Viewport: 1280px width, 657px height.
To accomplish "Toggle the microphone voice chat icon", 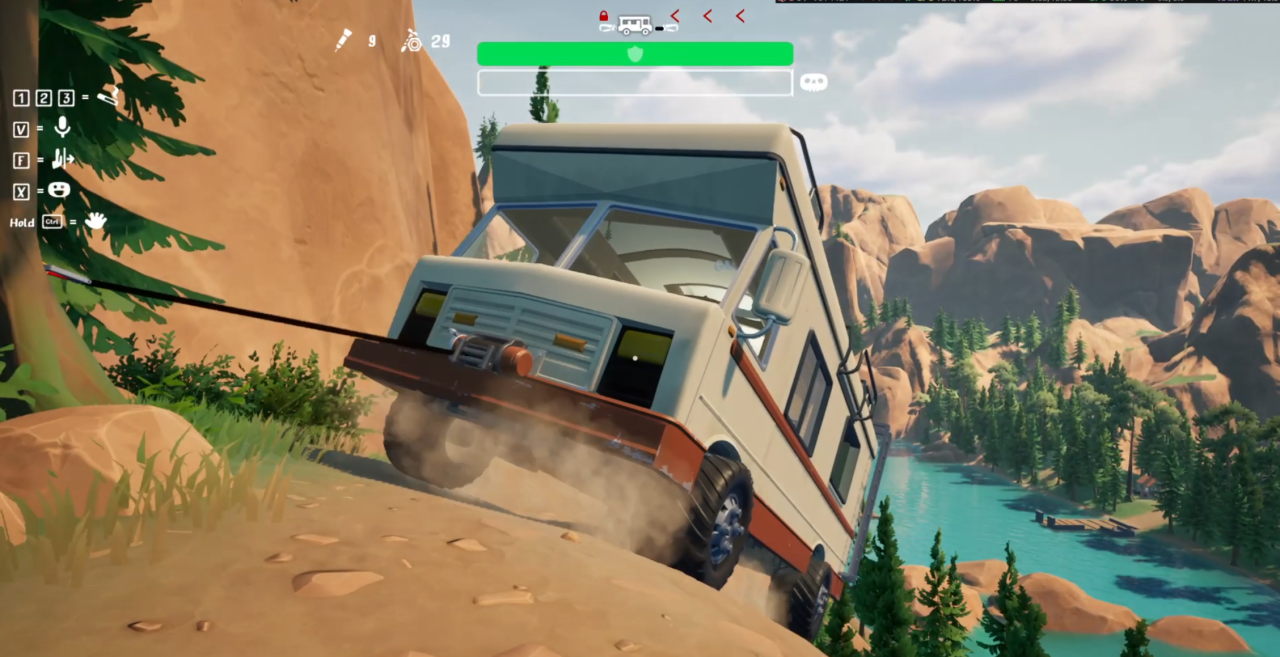I will pos(62,127).
